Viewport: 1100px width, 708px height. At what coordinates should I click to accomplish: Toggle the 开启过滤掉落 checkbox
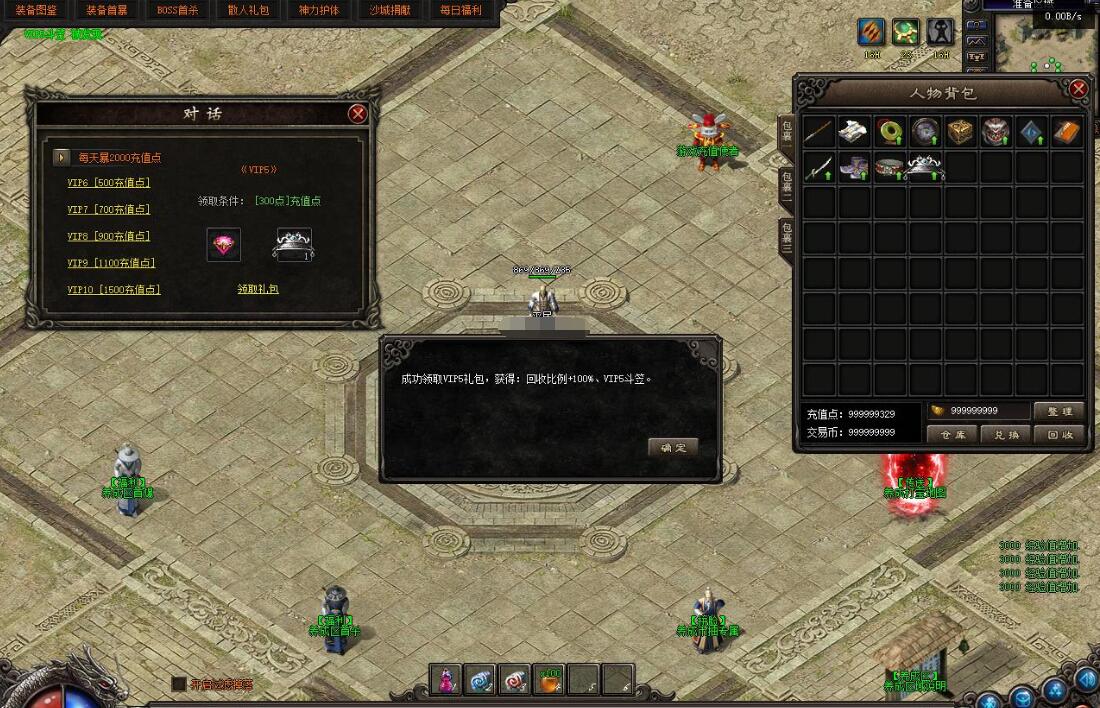[x=179, y=684]
